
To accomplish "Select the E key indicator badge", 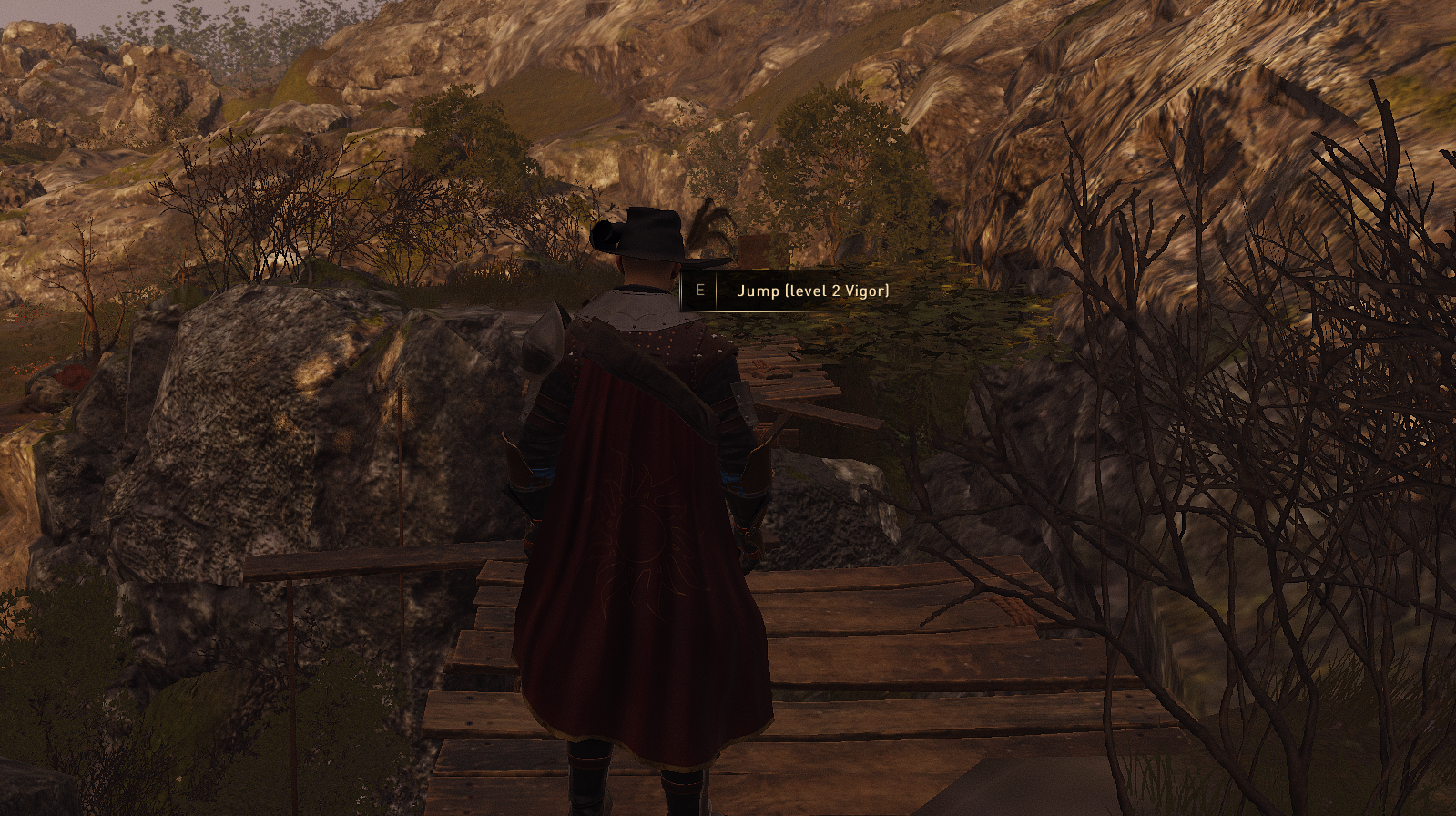I will pyautogui.click(x=699, y=291).
